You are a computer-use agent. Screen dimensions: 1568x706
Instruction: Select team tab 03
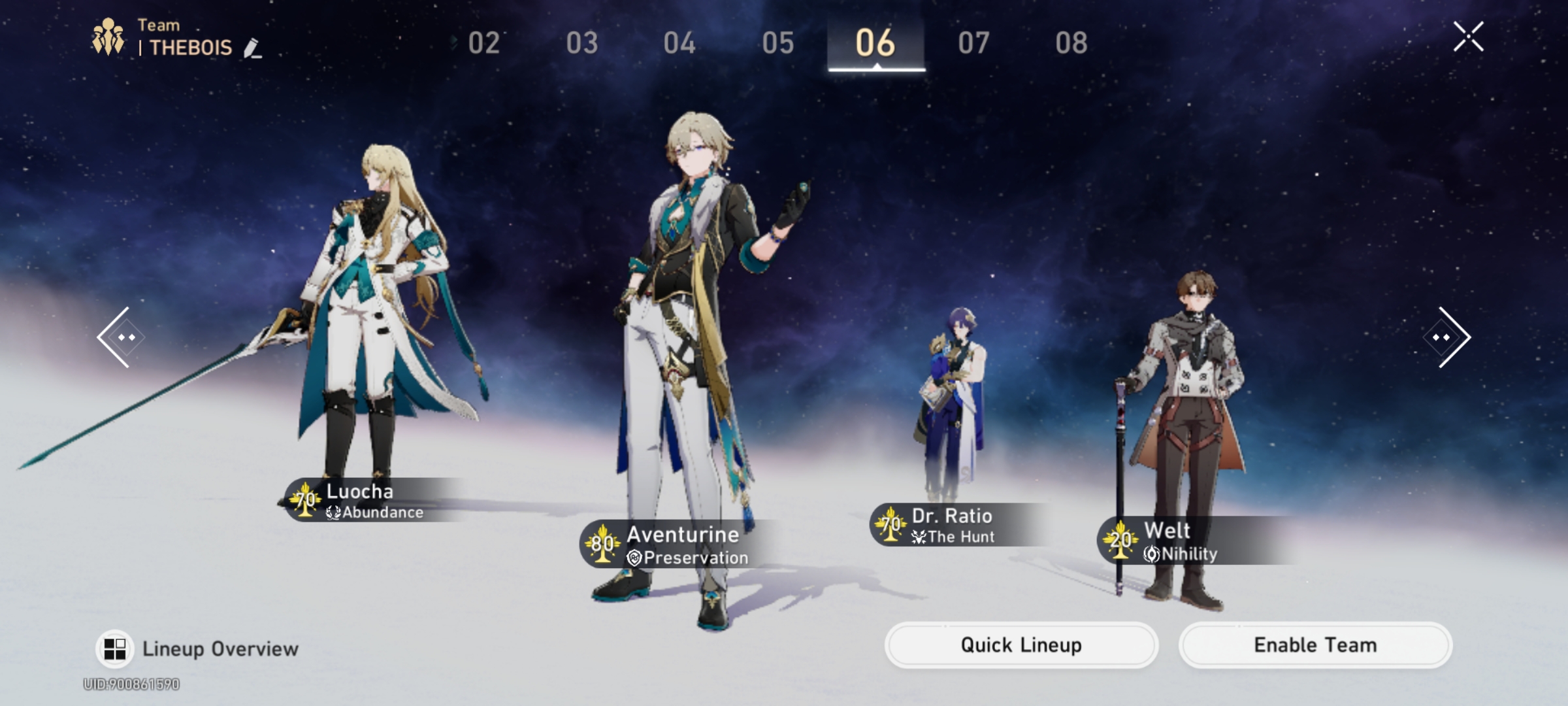[x=581, y=43]
